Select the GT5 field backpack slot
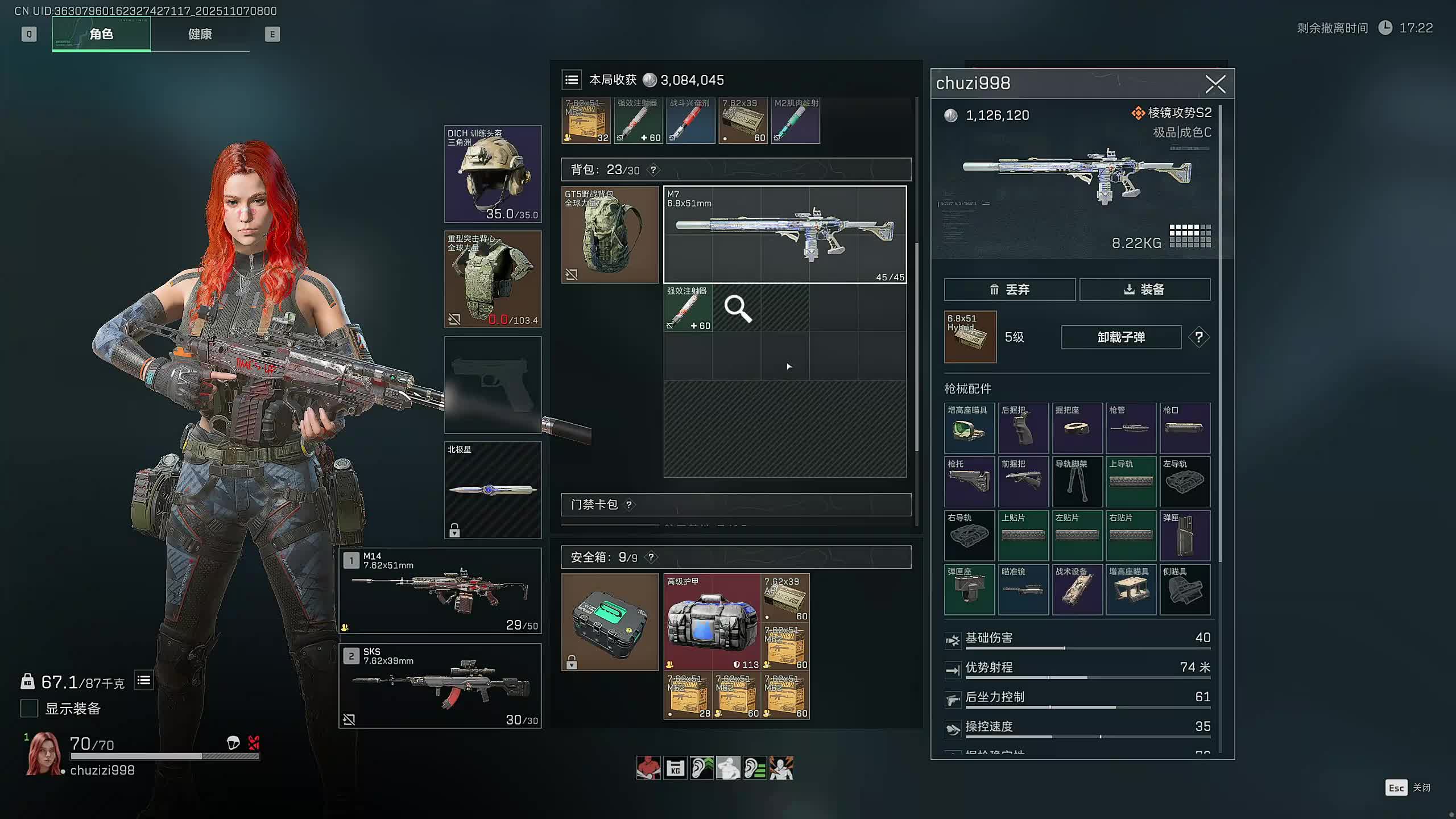Image resolution: width=1456 pixels, height=819 pixels. (610, 234)
